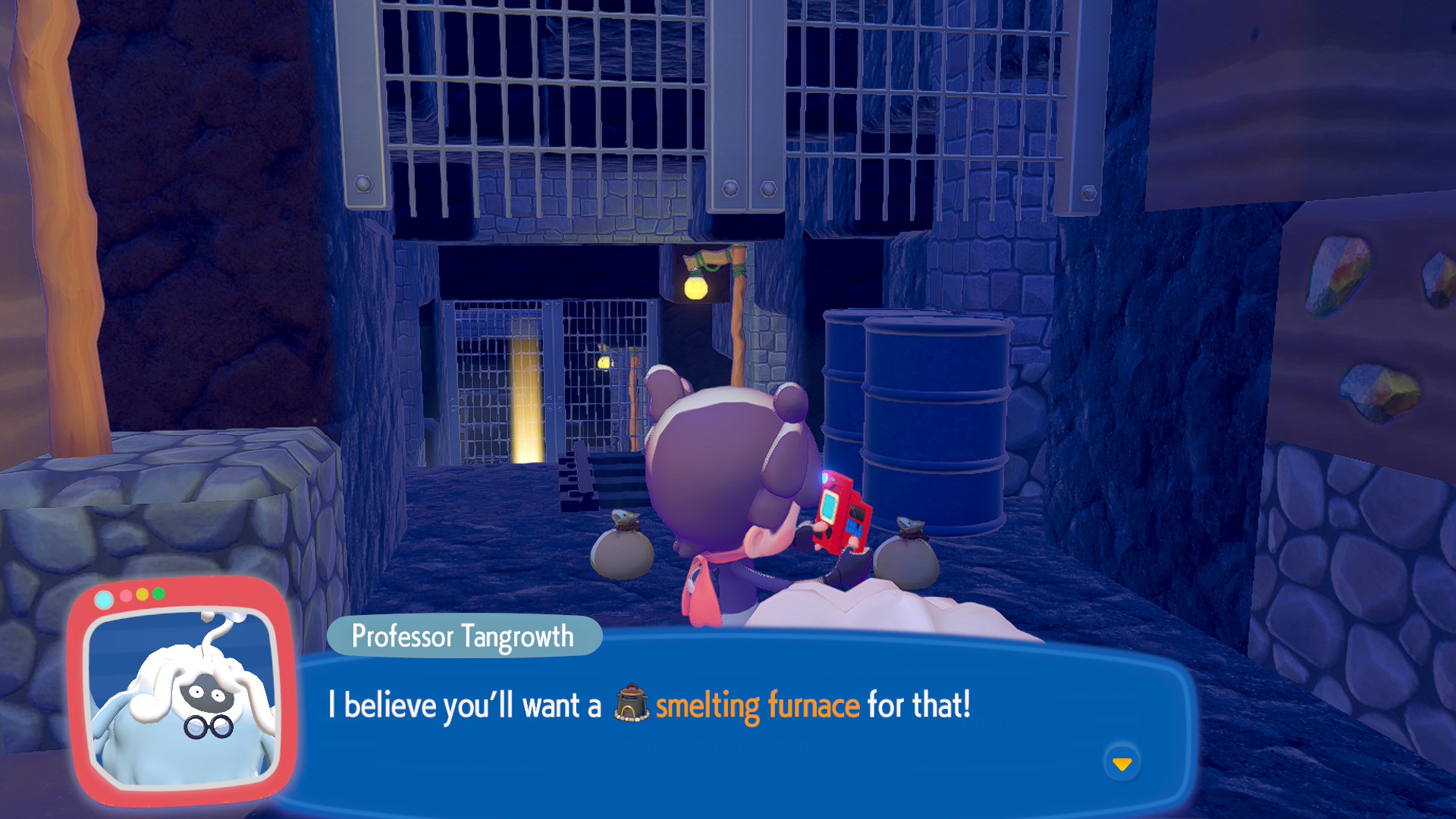This screenshot has height=819, width=1456.
Task: Click the glowing lantern above the mine path
Action: (698, 287)
